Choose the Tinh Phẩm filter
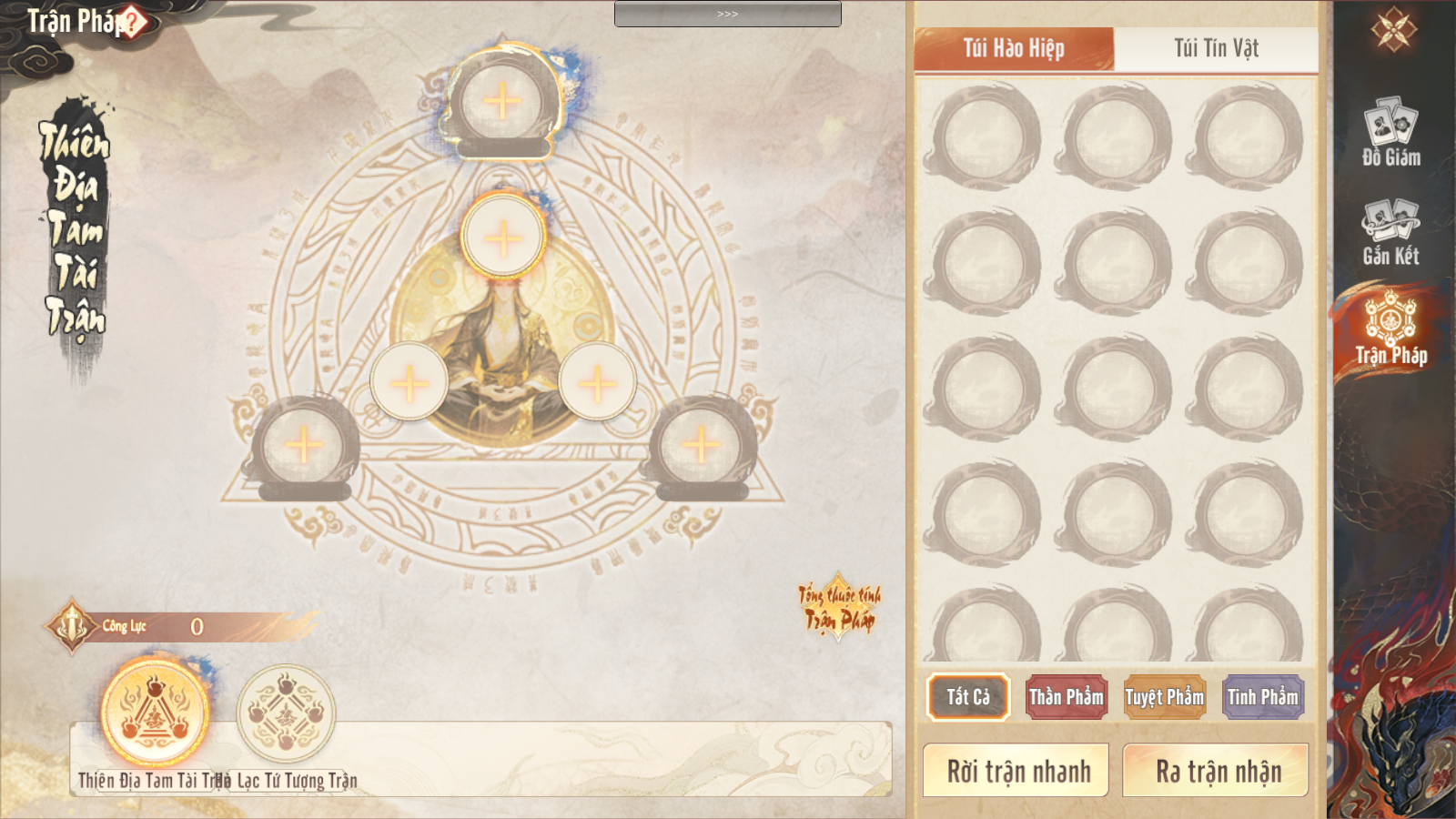 click(x=1262, y=697)
